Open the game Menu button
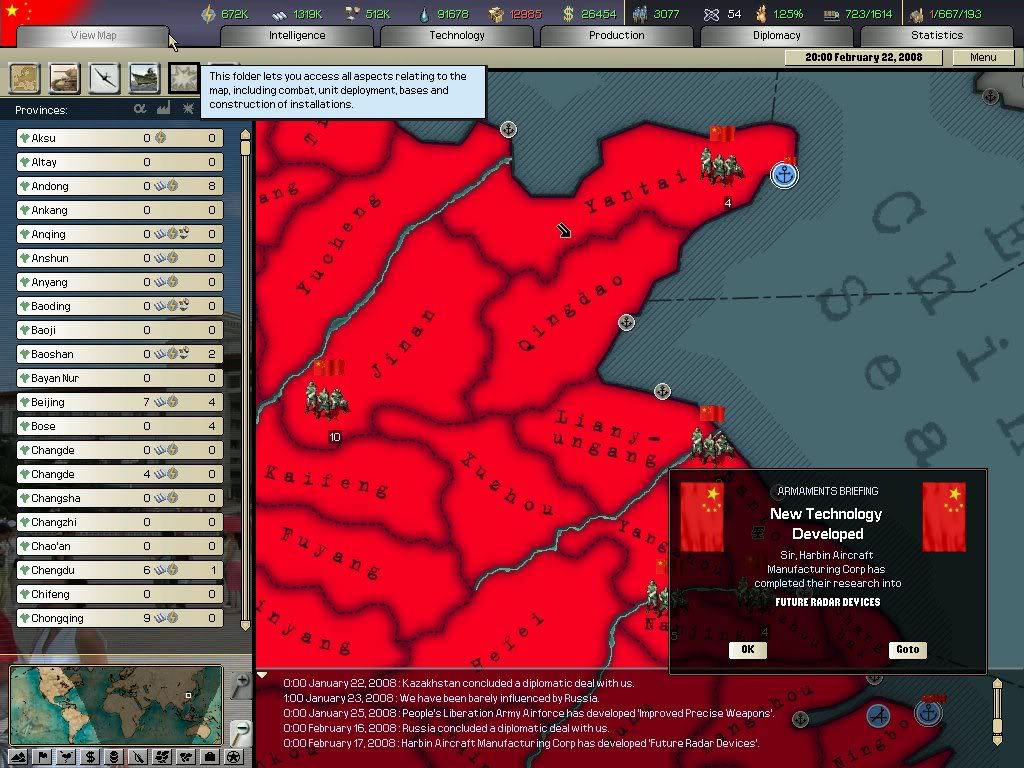The image size is (1024, 768). point(983,58)
